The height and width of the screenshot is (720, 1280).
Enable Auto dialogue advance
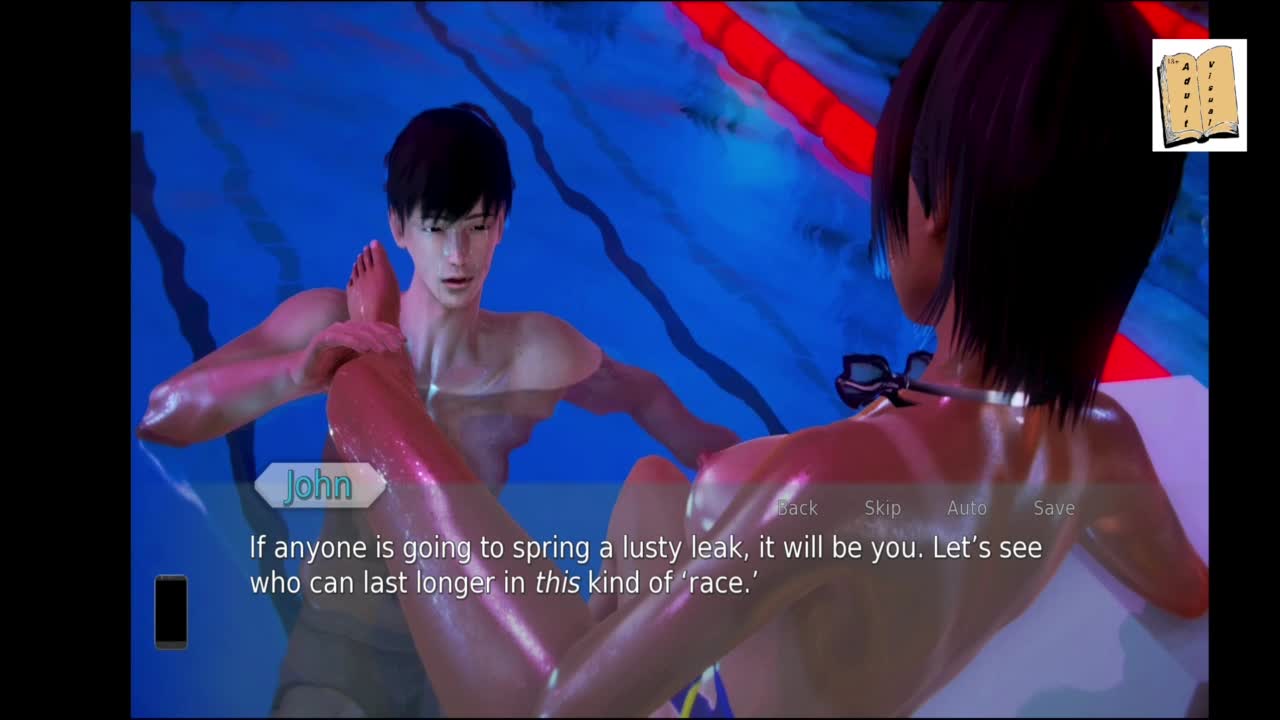click(967, 508)
